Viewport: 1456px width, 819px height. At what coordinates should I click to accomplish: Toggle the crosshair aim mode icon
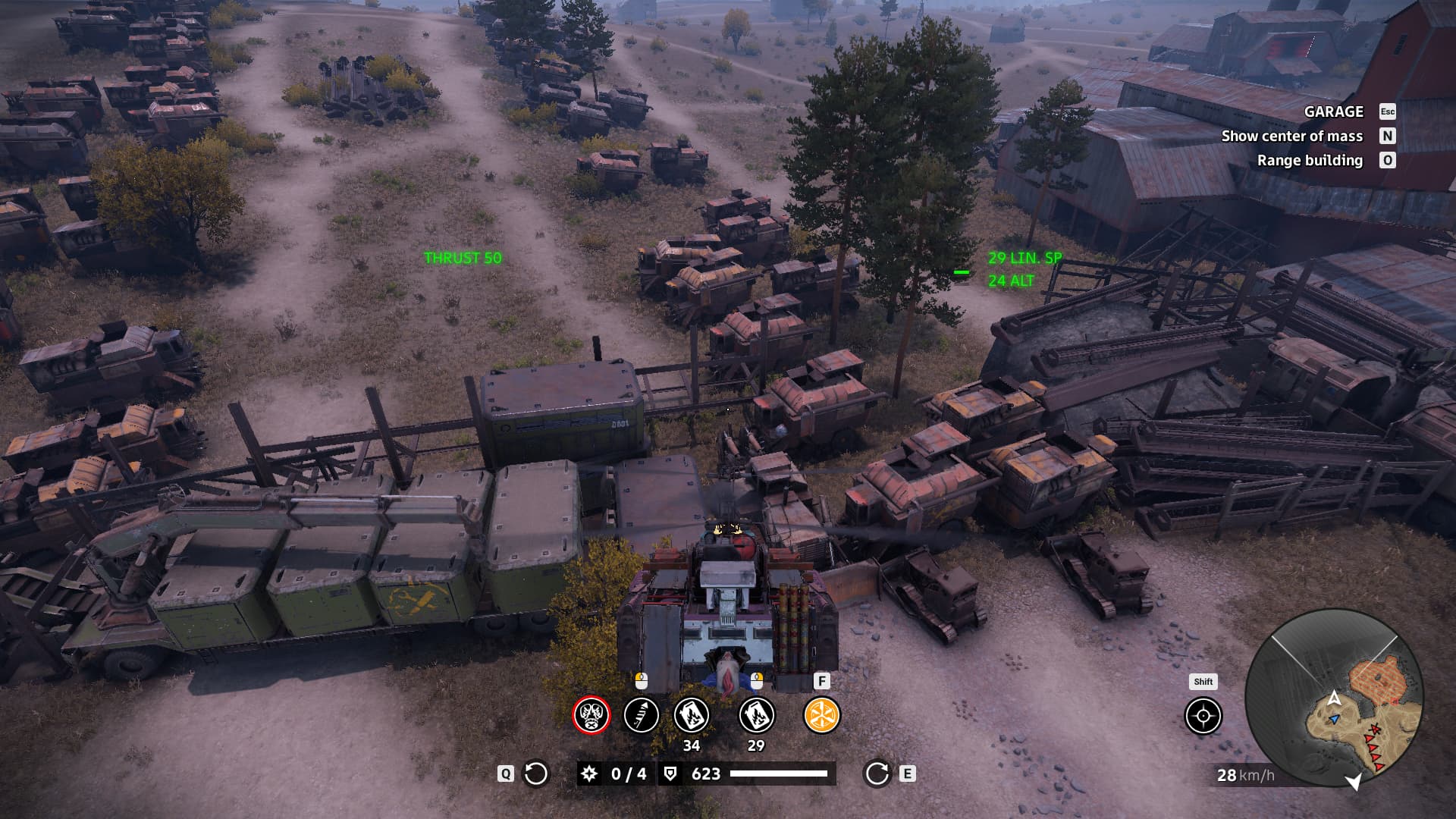[x=1203, y=717]
